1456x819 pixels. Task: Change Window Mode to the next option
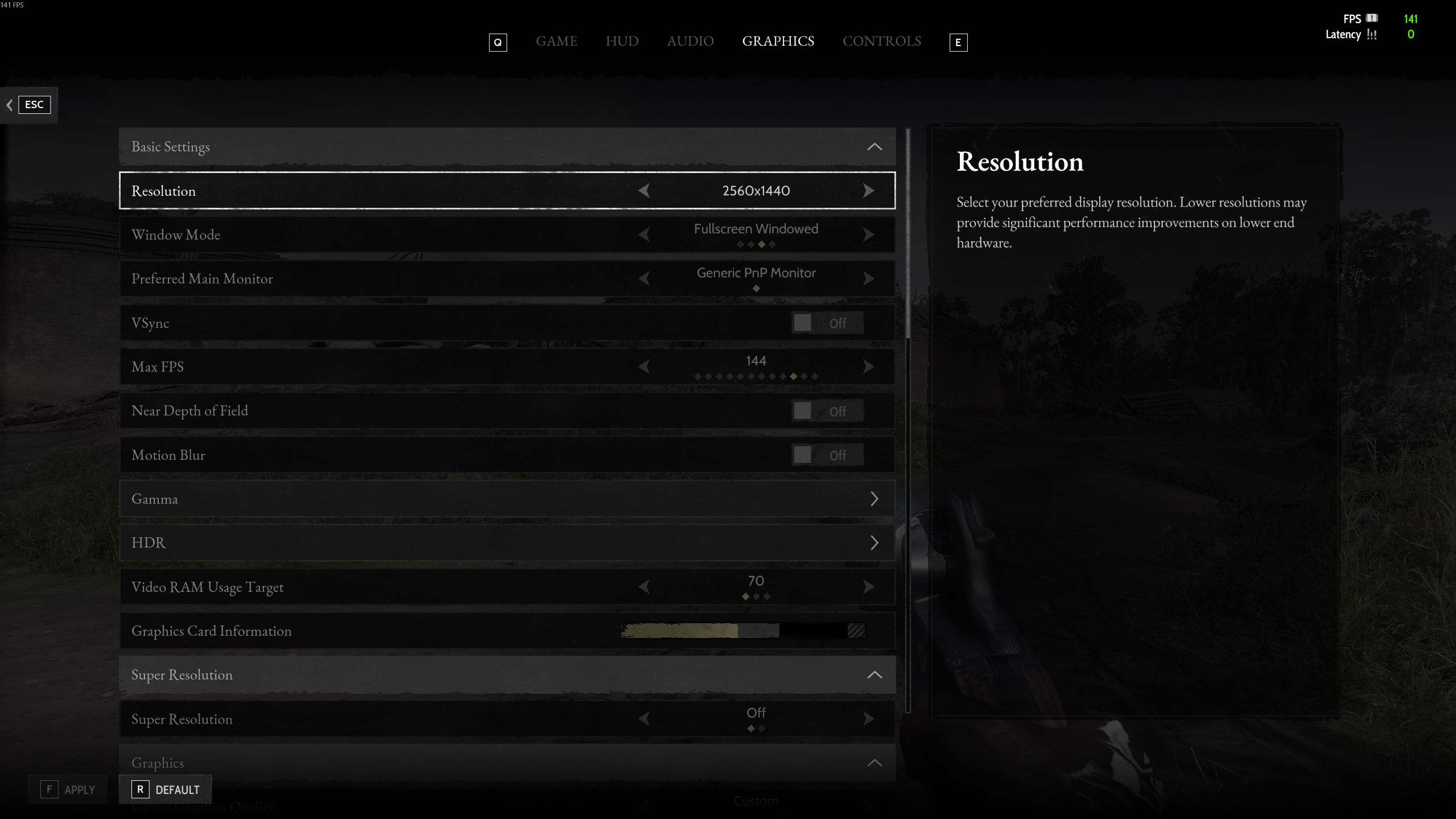point(868,234)
